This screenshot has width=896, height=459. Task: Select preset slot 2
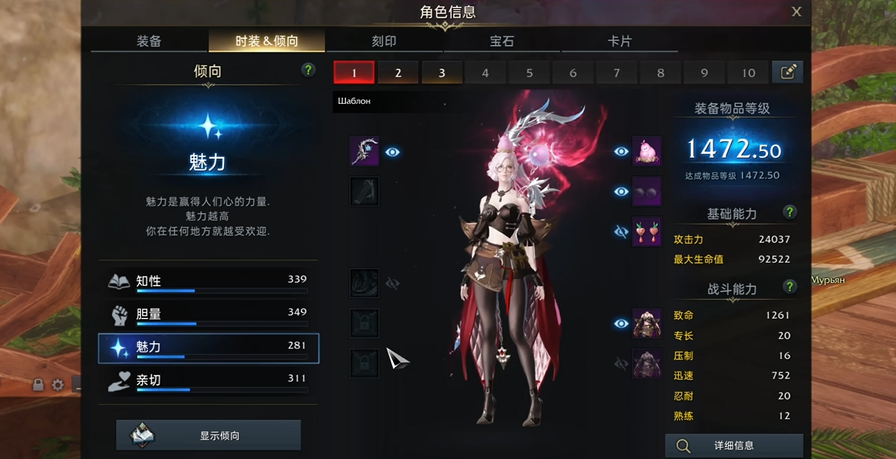pos(398,72)
